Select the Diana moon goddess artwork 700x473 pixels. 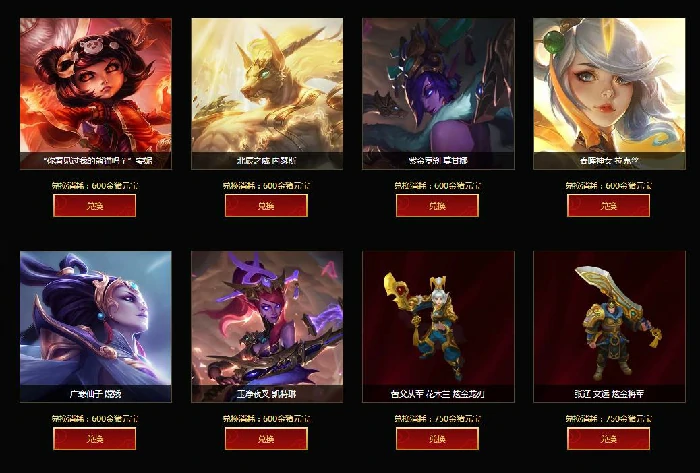point(95,319)
